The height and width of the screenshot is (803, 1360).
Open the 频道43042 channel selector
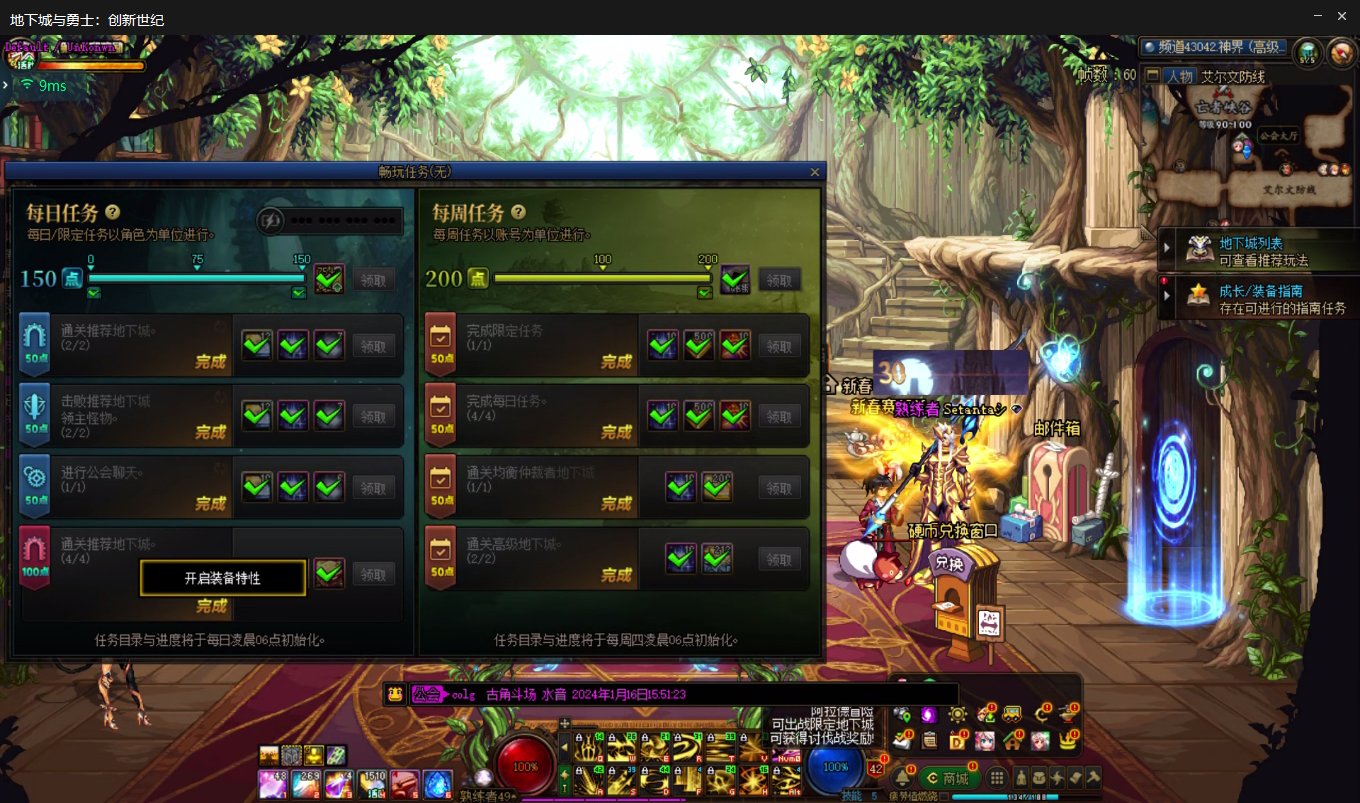point(1214,47)
